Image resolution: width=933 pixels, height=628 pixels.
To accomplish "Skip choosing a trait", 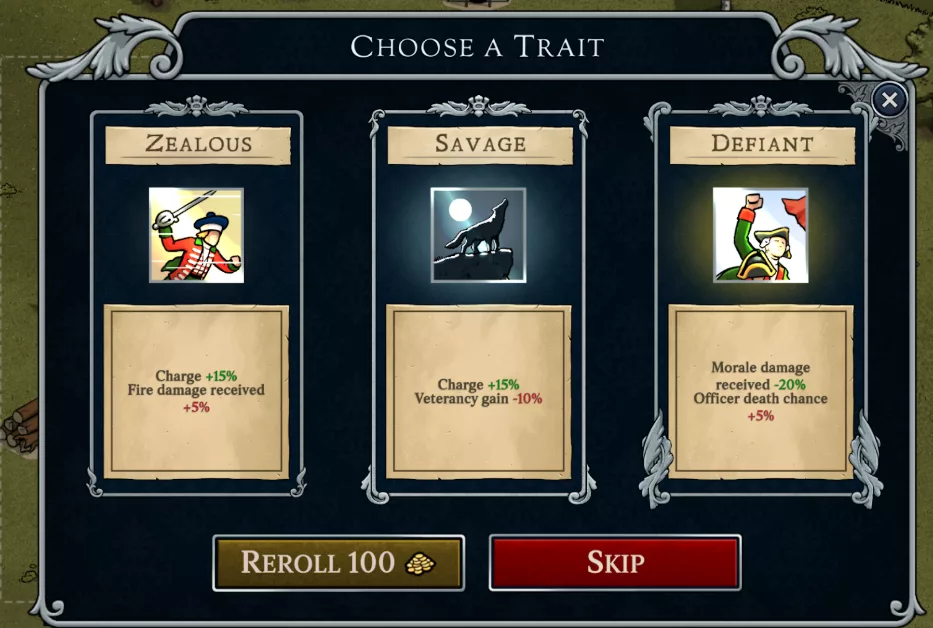I will click(x=614, y=563).
